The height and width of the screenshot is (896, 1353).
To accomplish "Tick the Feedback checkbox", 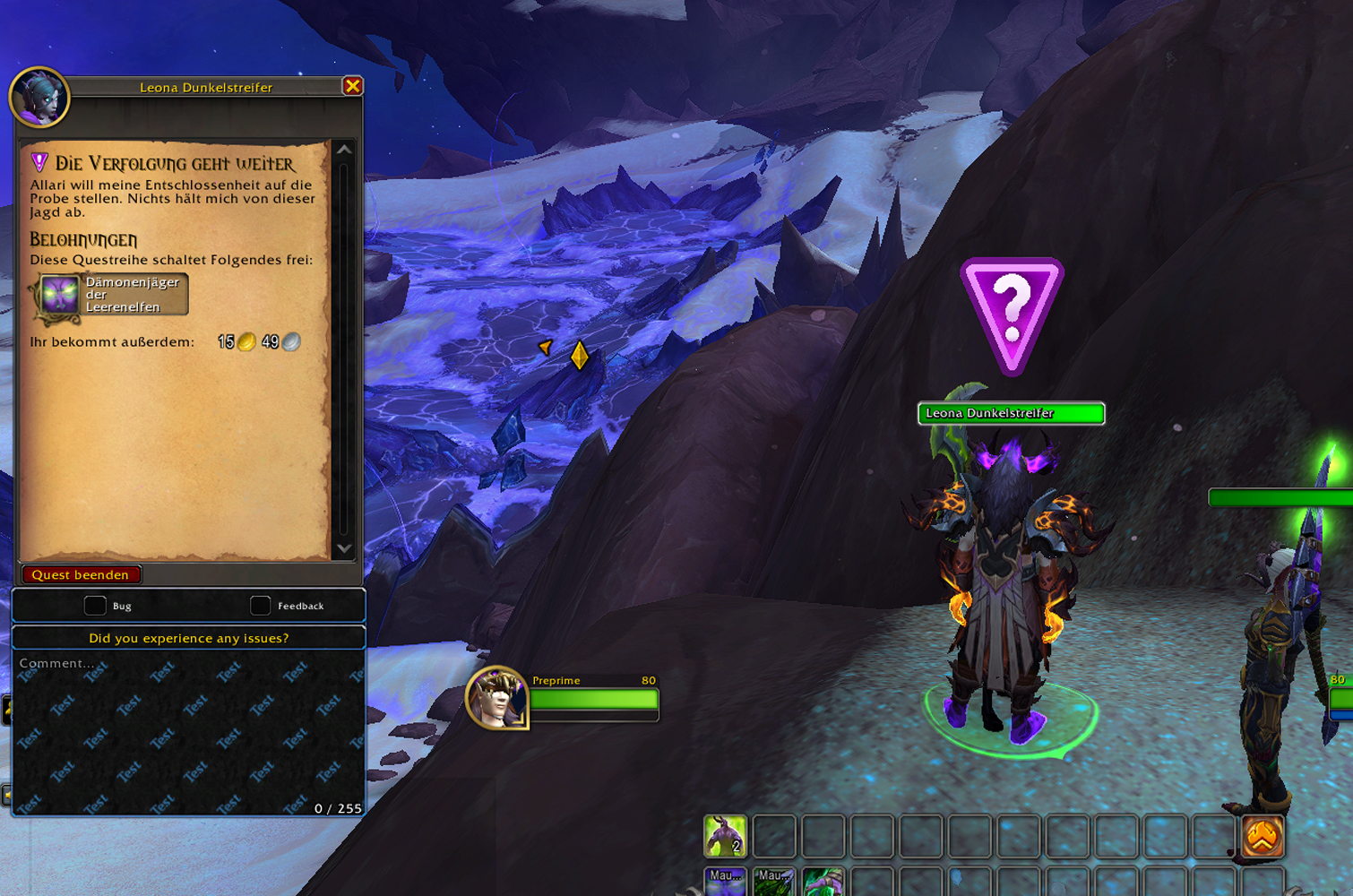I will point(260,606).
